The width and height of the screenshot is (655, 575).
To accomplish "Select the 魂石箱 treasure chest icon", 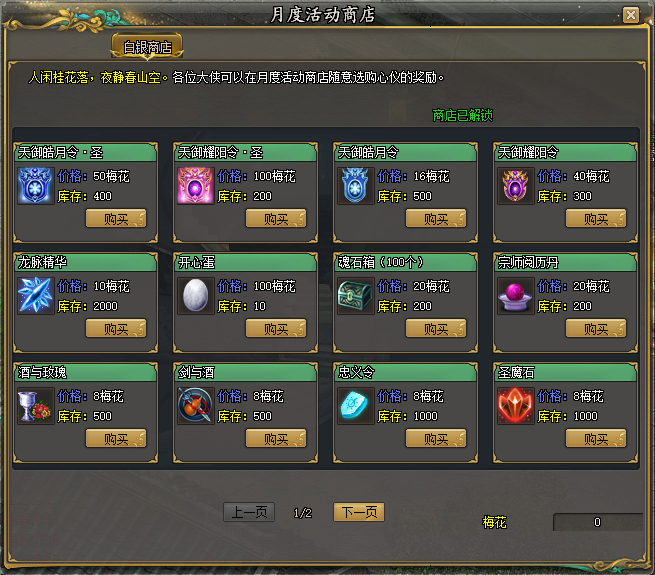I will coord(355,295).
